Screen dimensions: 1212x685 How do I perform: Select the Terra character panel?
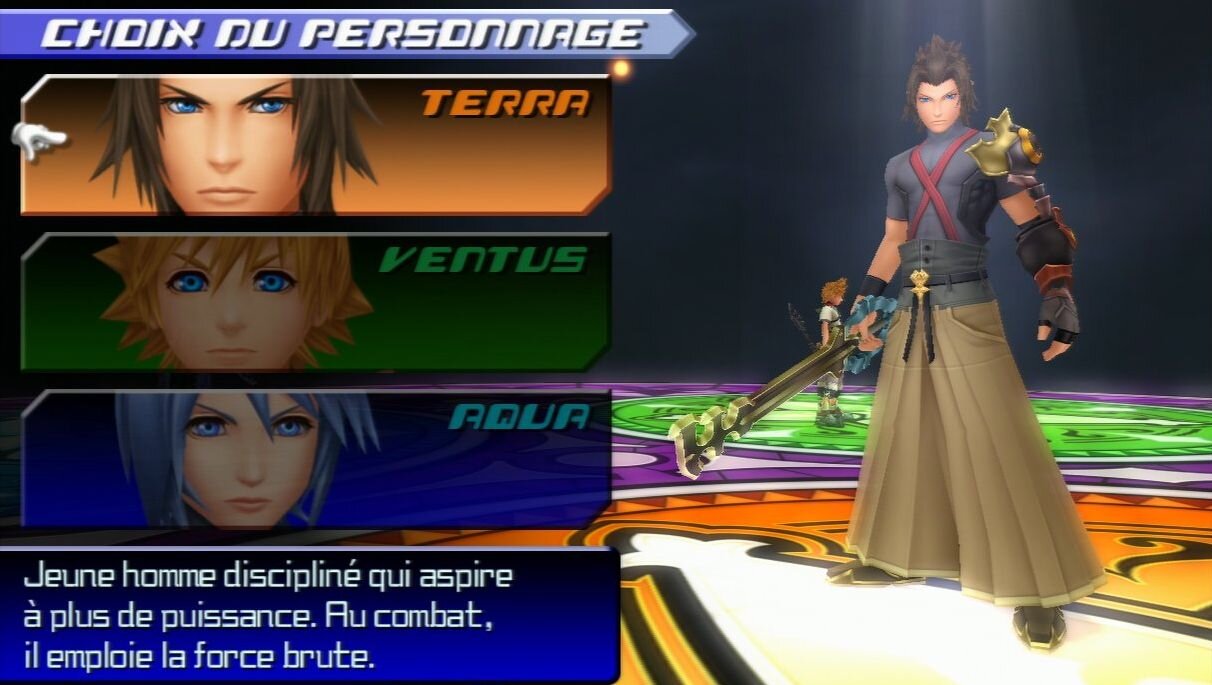[315, 145]
